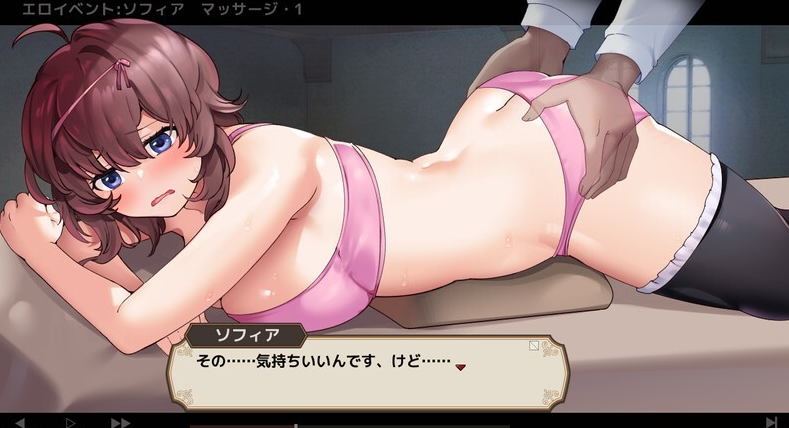
Task: Click the red continue arrow in dialogue
Action: click(x=461, y=367)
